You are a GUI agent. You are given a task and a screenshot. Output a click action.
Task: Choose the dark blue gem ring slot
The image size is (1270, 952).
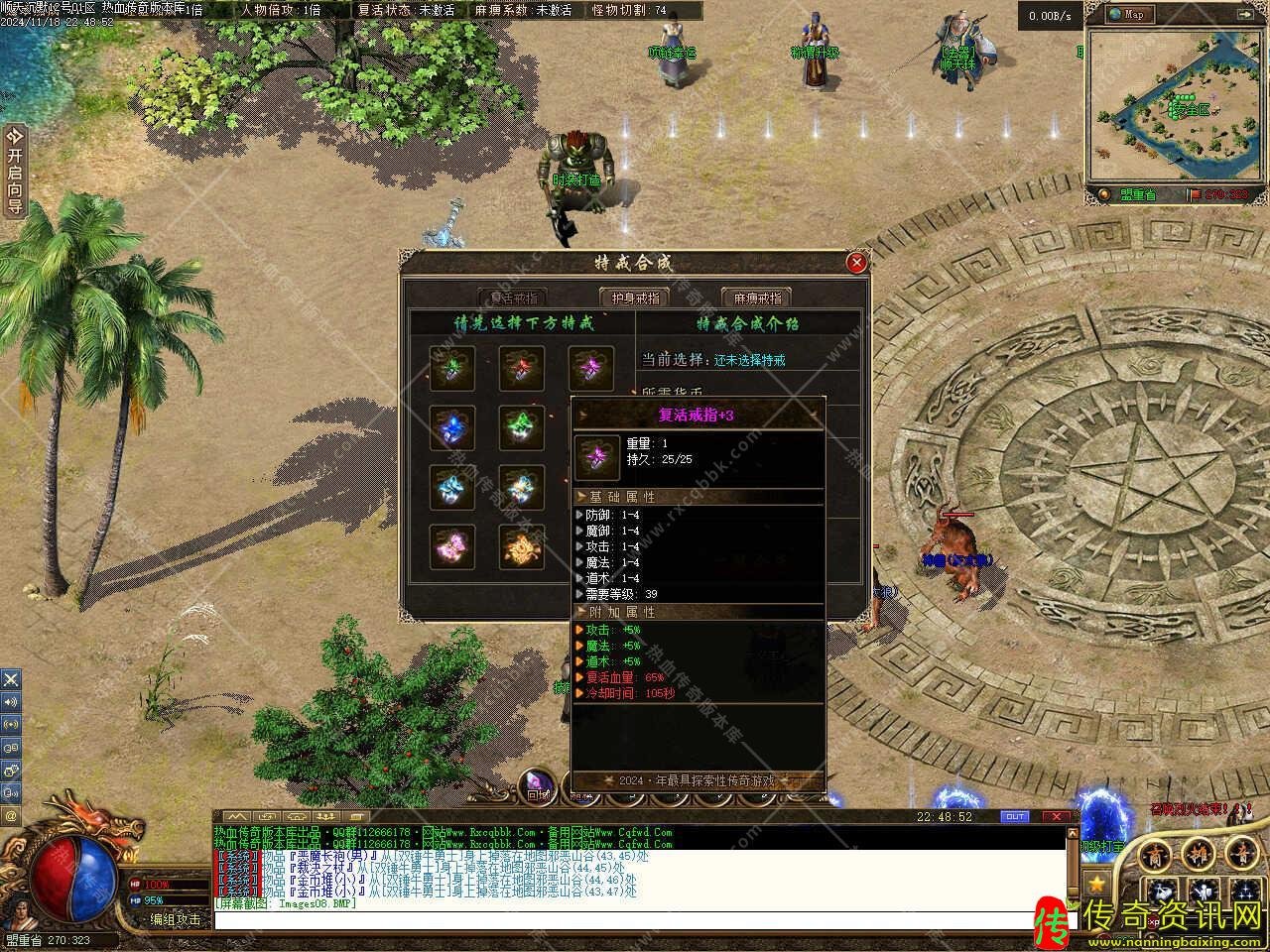tap(452, 427)
